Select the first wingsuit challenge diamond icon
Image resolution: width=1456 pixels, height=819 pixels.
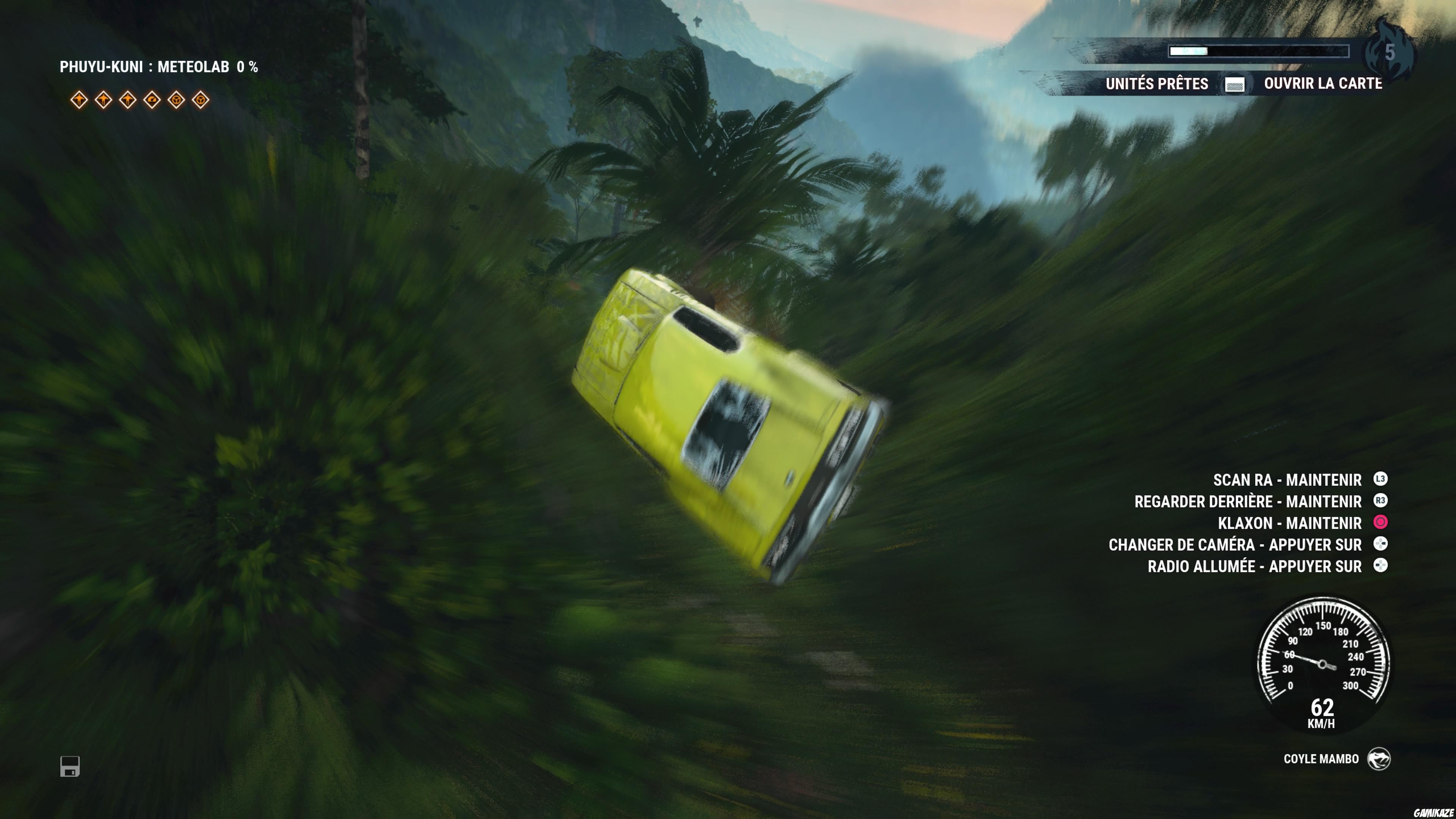pos(79,100)
